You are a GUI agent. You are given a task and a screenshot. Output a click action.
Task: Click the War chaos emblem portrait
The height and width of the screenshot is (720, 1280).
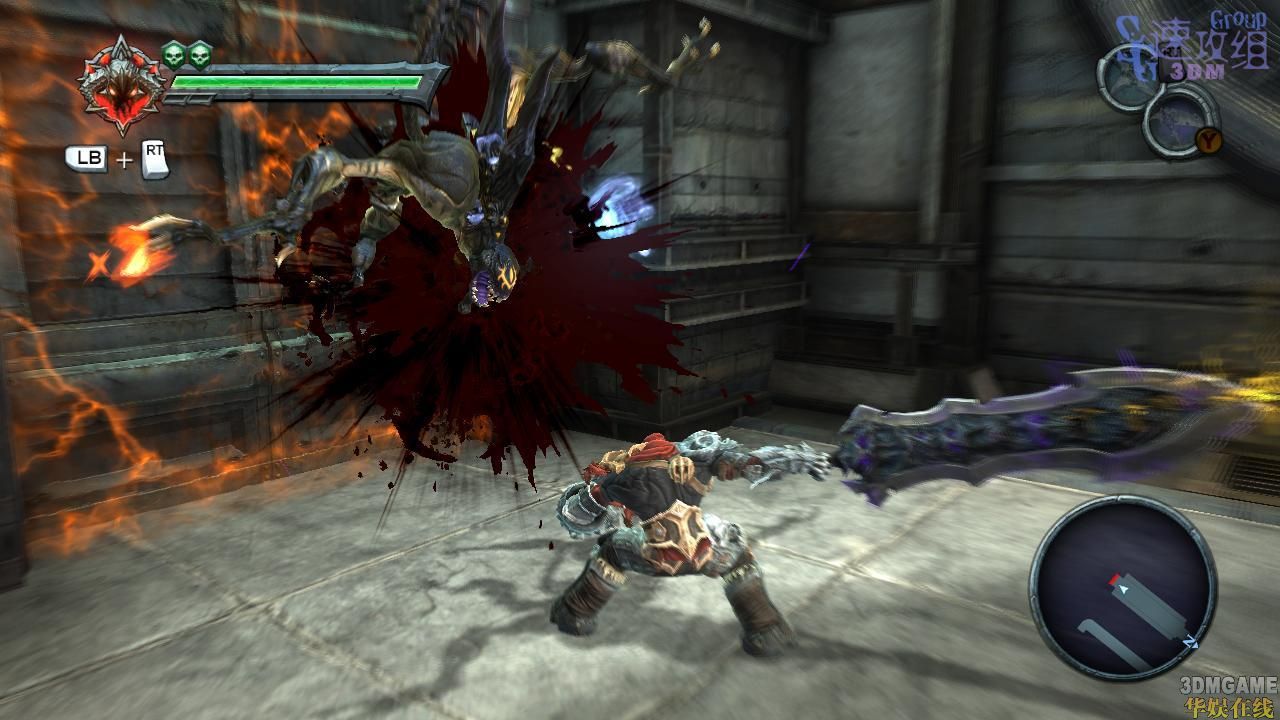click(122, 87)
